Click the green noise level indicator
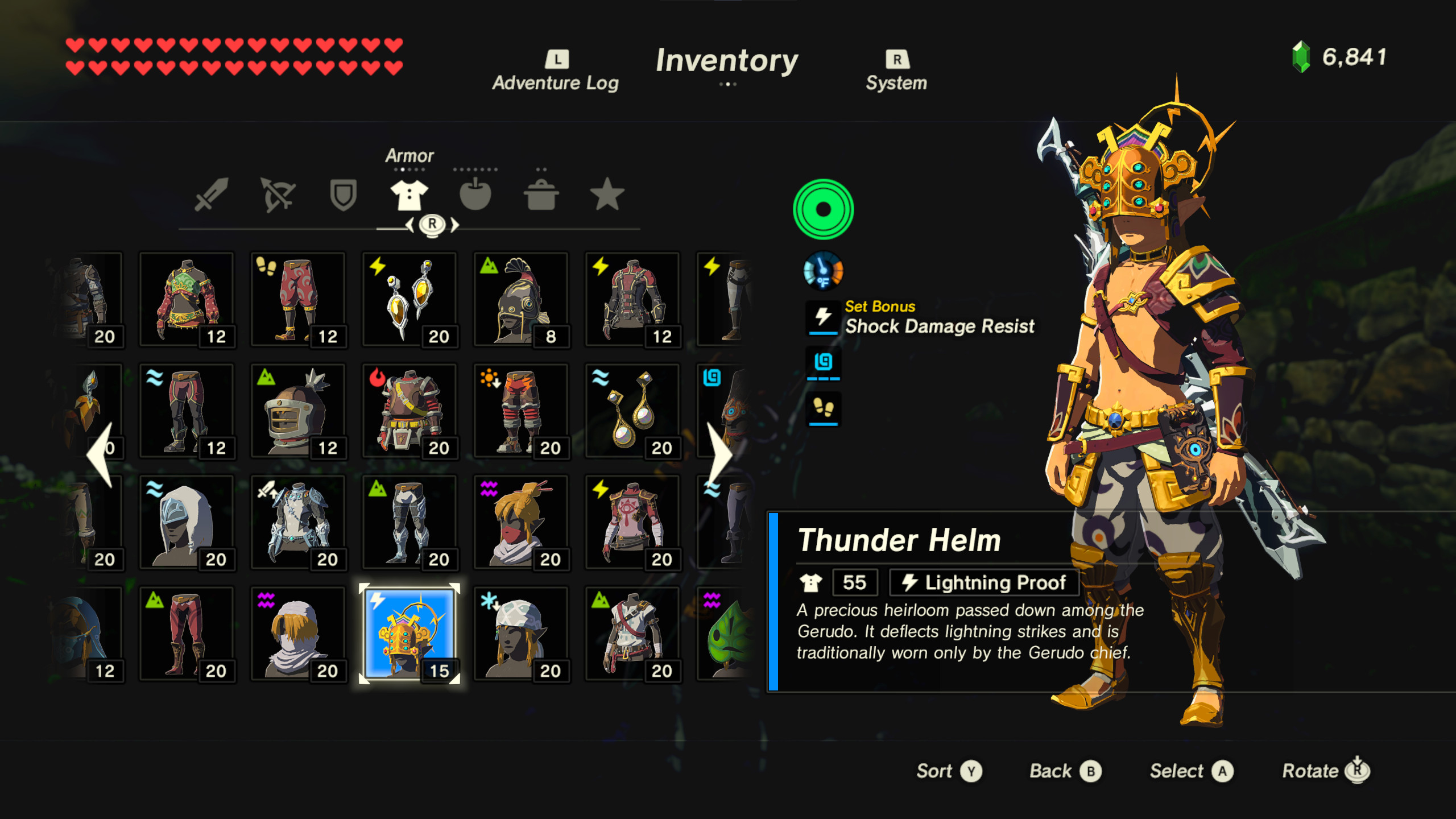 point(823,209)
